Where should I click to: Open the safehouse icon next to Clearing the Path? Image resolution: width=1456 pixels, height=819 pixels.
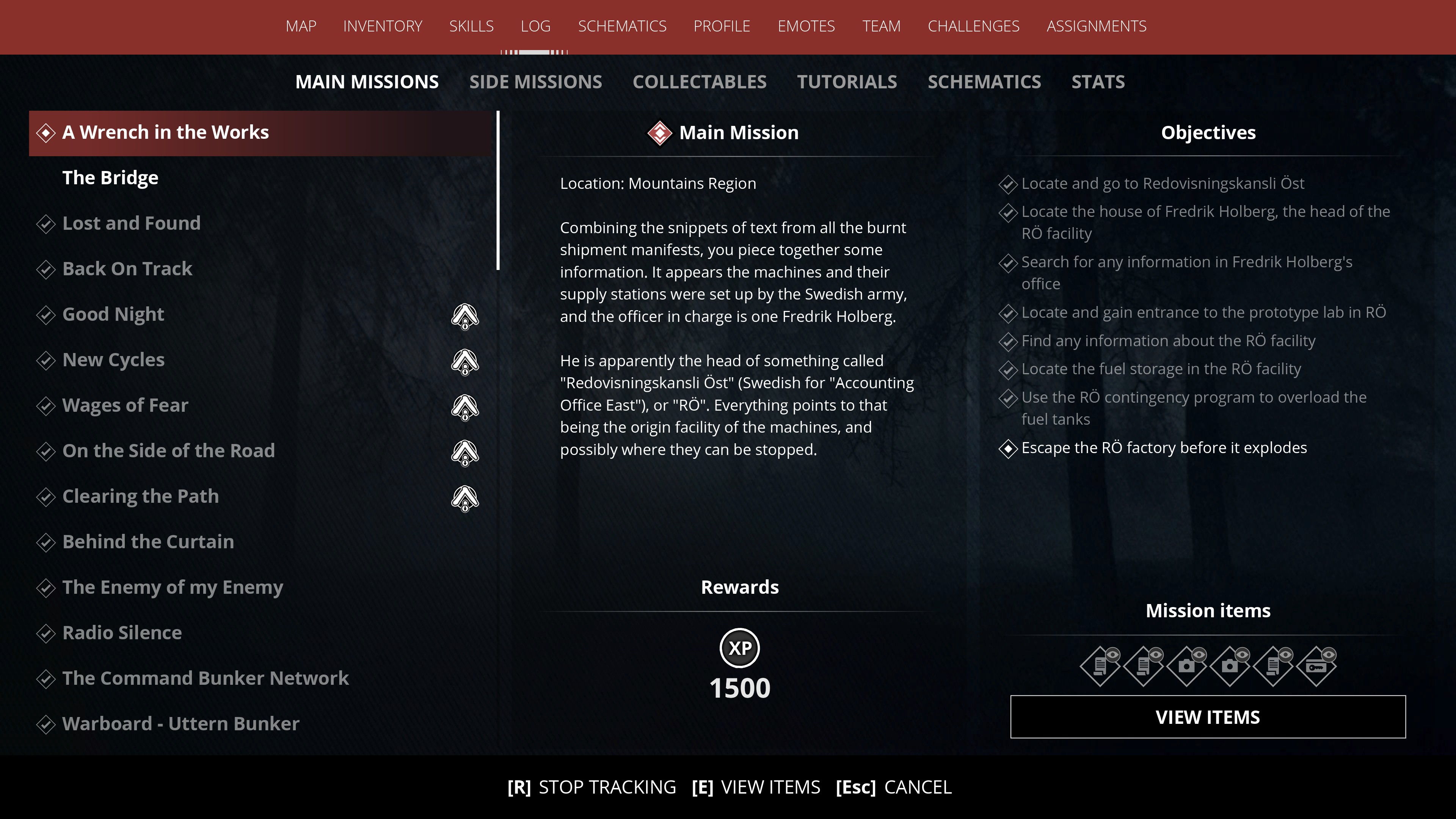464,498
